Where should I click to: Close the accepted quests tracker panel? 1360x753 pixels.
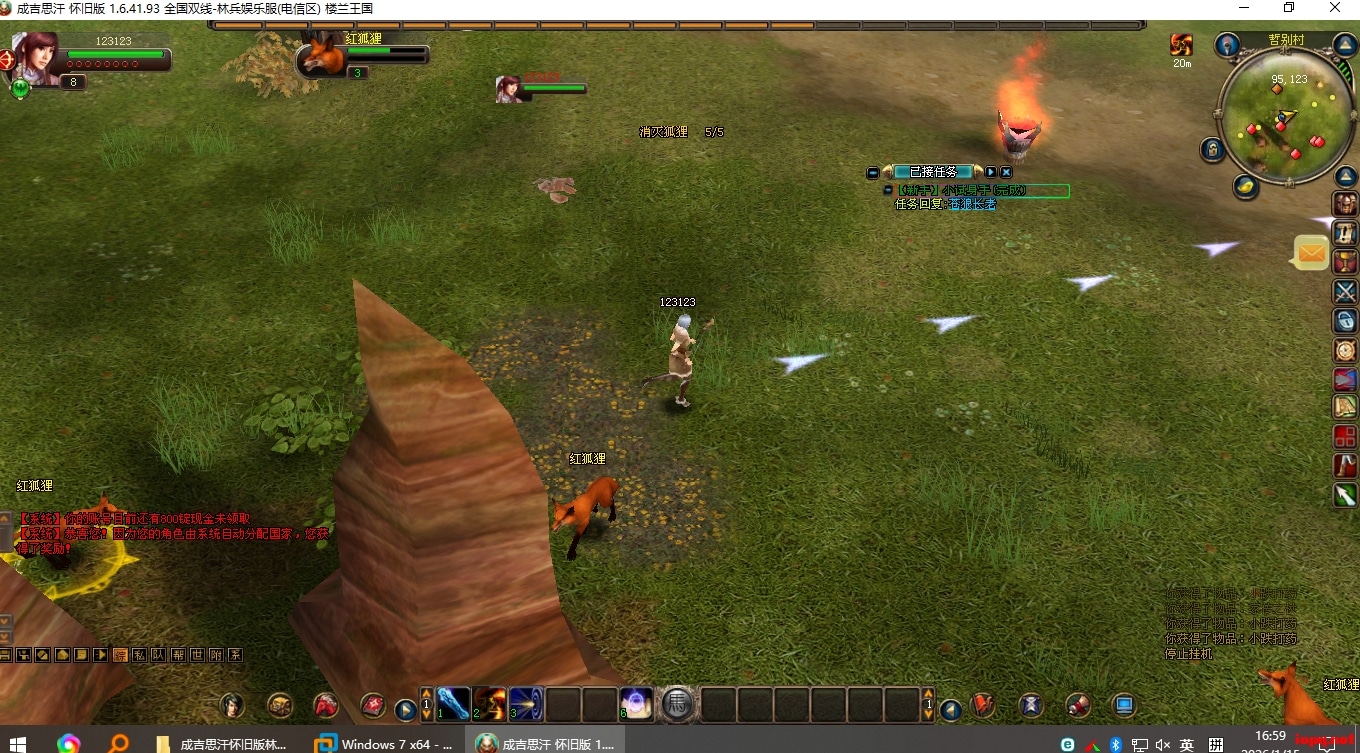point(1006,172)
